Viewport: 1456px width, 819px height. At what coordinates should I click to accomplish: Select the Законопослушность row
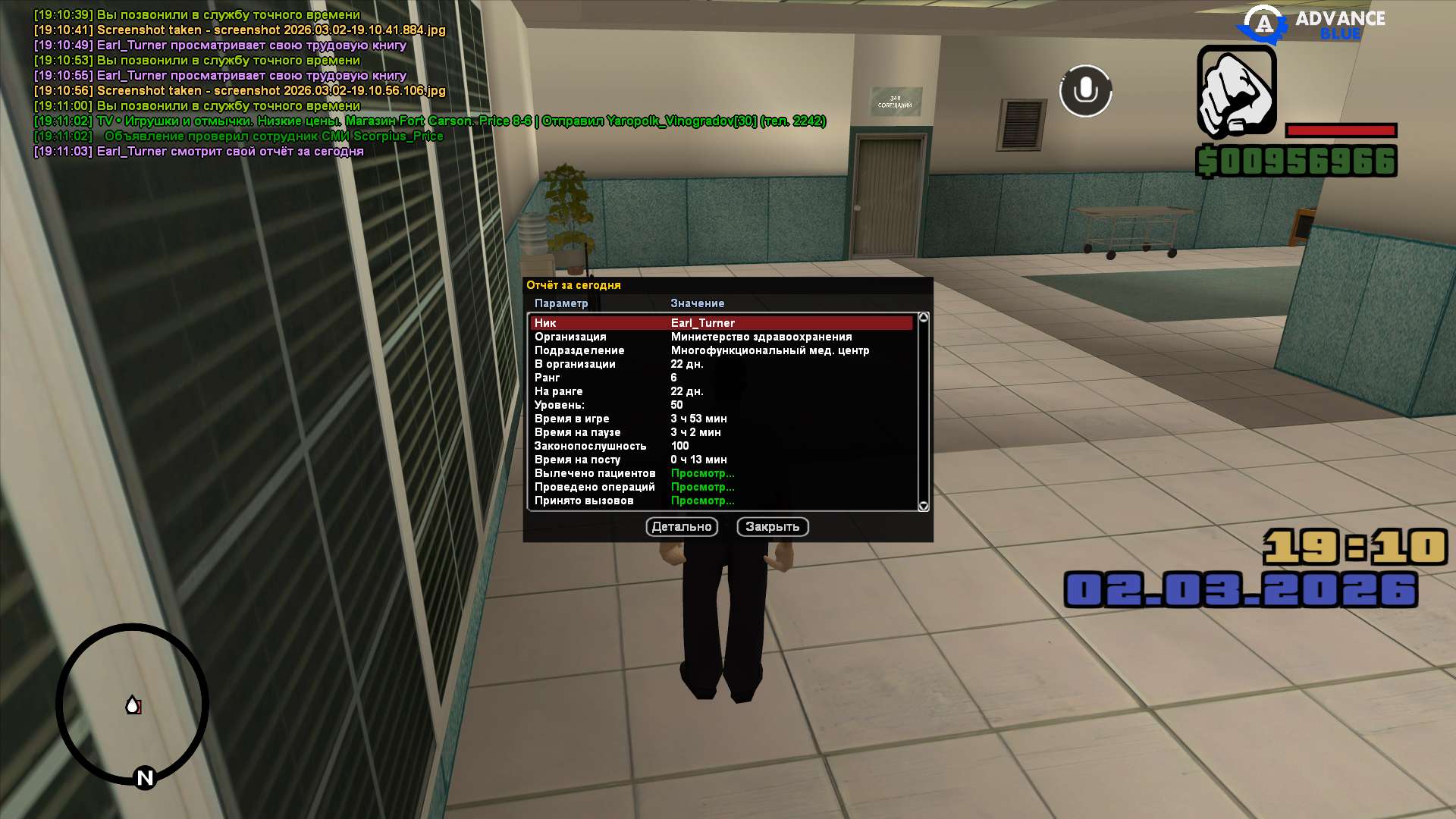click(720, 446)
